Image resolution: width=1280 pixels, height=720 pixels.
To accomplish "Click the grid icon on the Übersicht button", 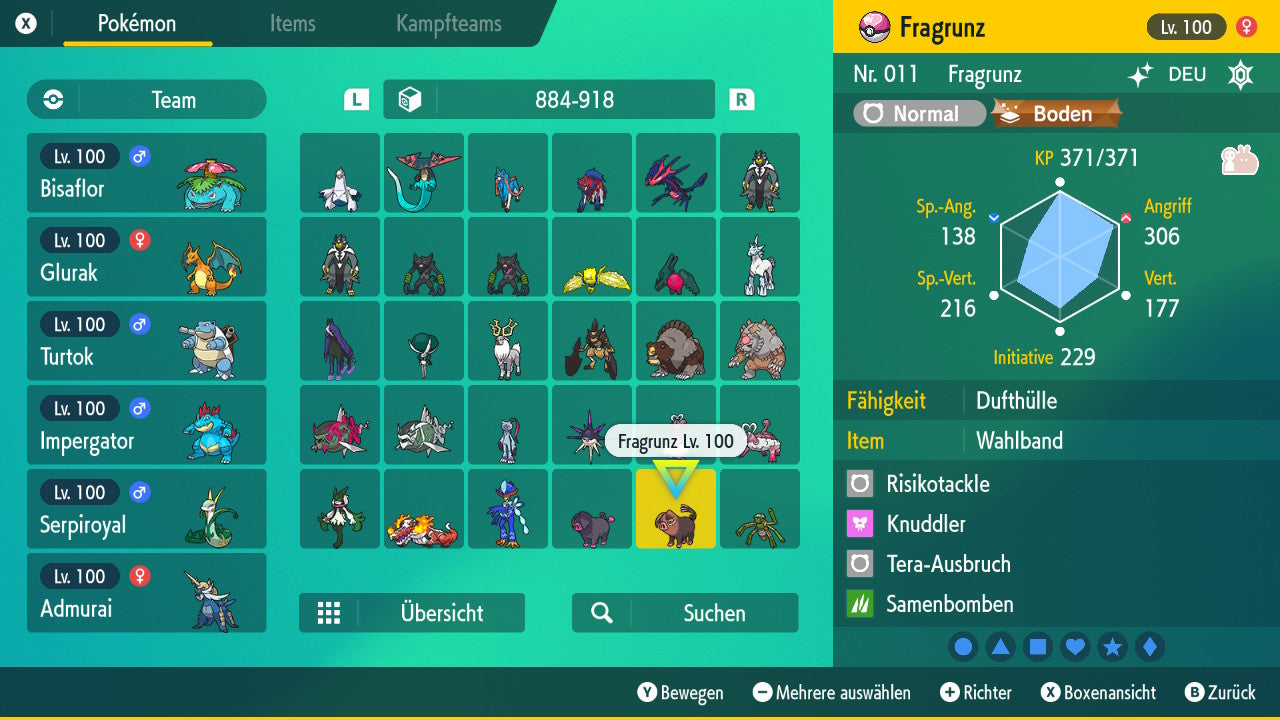I will (329, 613).
